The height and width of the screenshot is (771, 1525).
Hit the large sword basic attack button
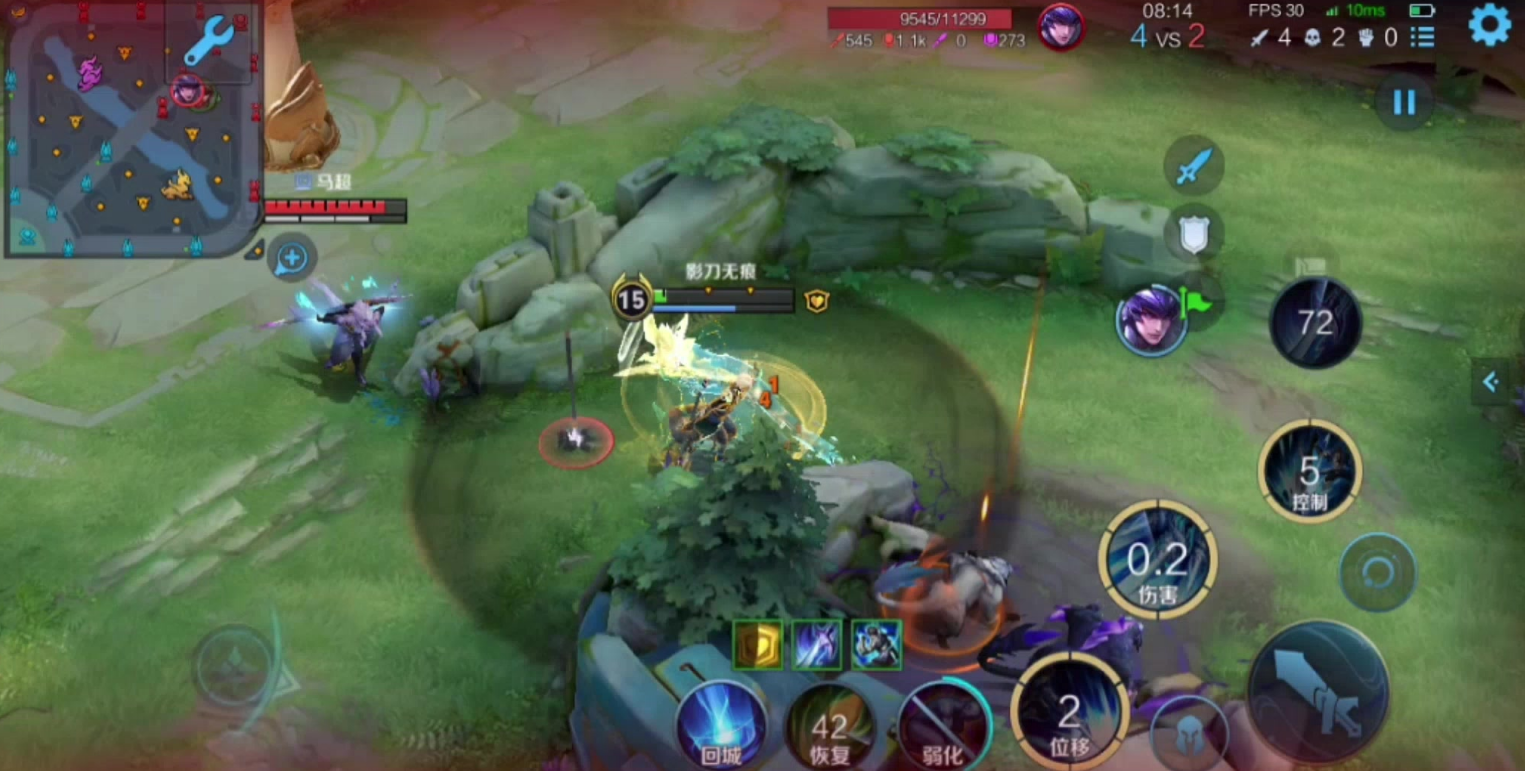[1318, 691]
